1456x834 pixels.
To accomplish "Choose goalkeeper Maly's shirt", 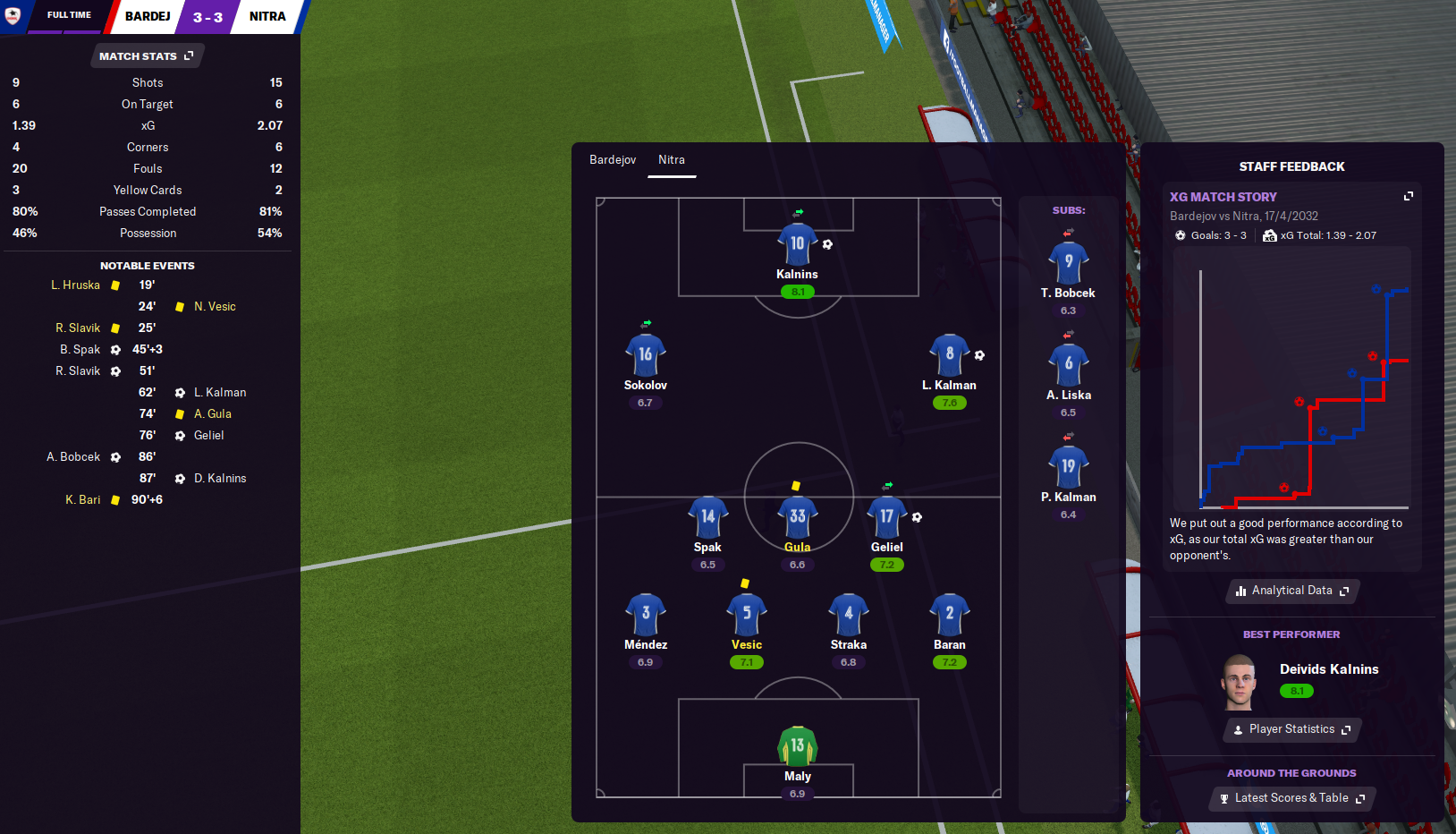I will pyautogui.click(x=797, y=746).
